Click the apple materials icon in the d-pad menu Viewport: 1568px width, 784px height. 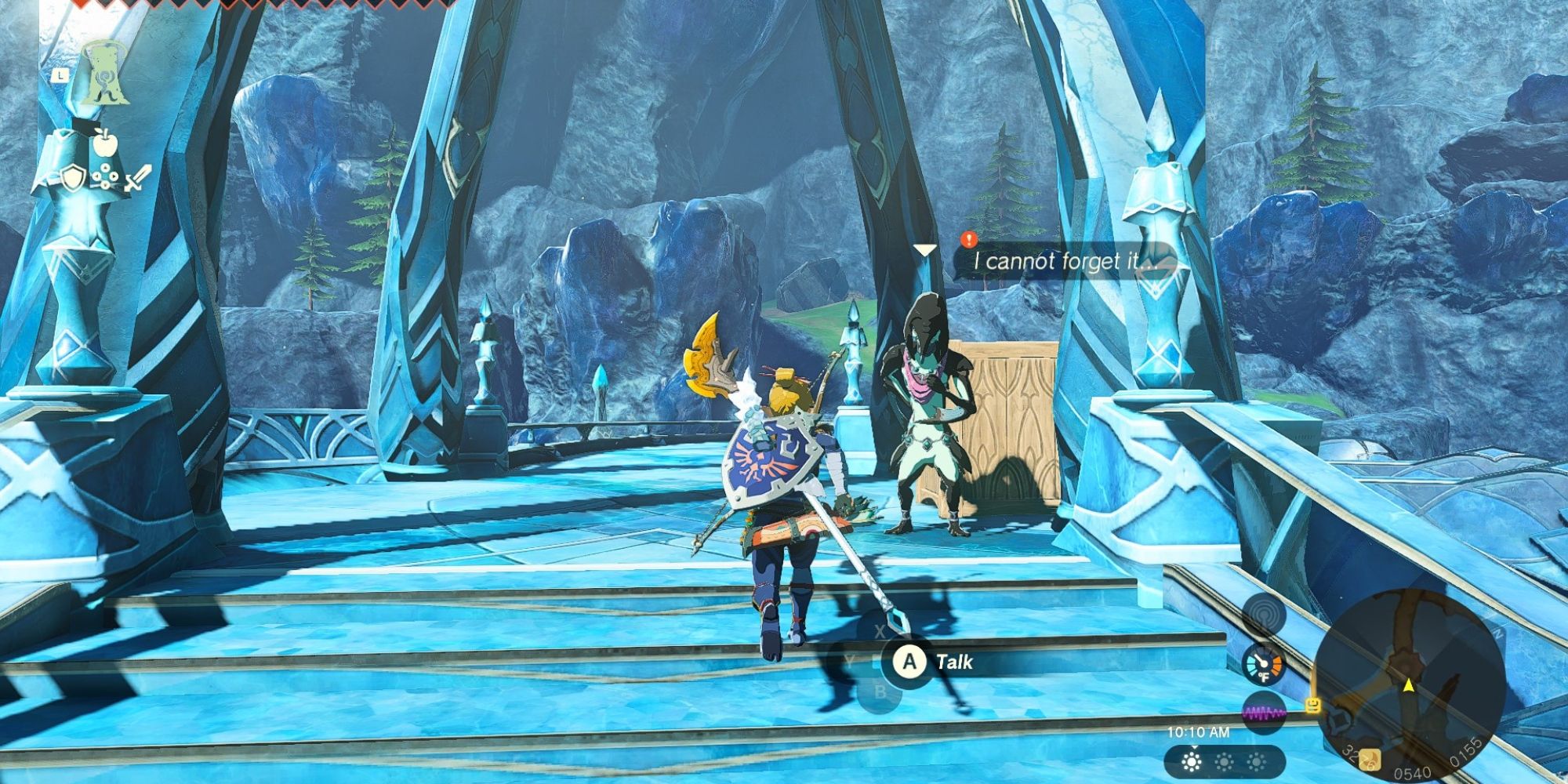tap(105, 143)
